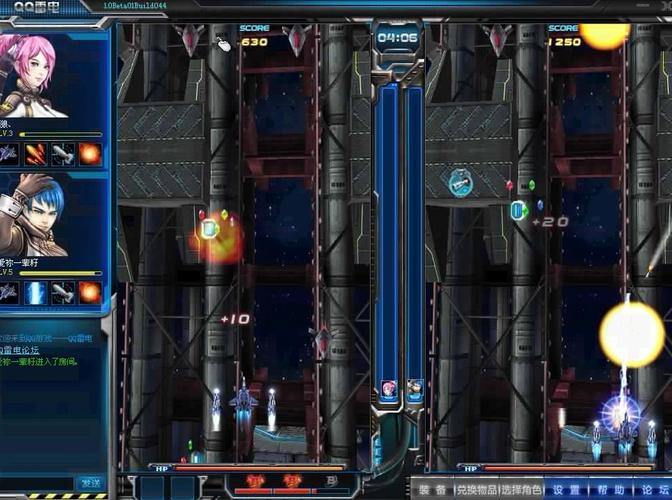Click the pink-haired pilot's fire orb skill icon

[90, 153]
